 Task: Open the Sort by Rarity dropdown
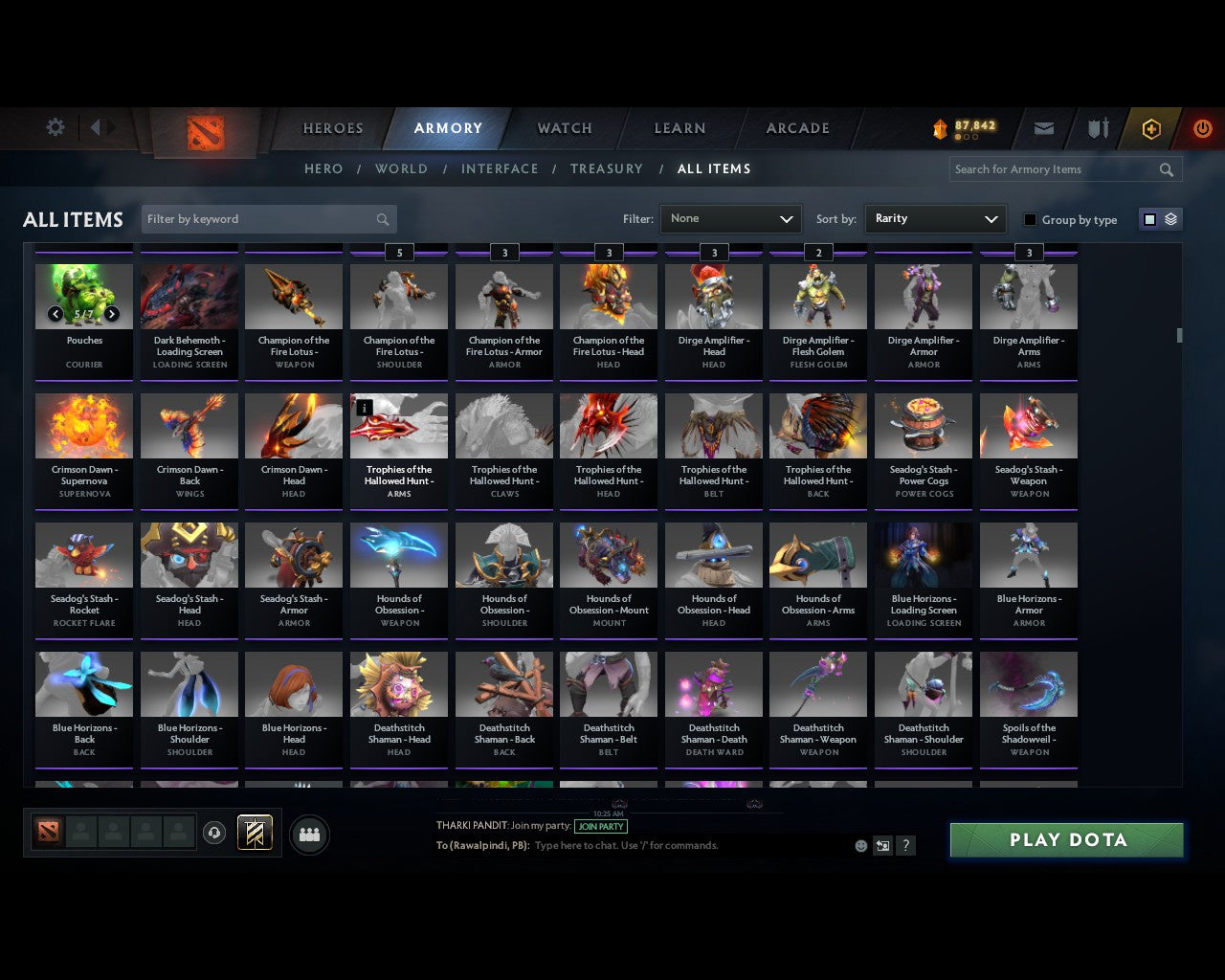tap(935, 218)
